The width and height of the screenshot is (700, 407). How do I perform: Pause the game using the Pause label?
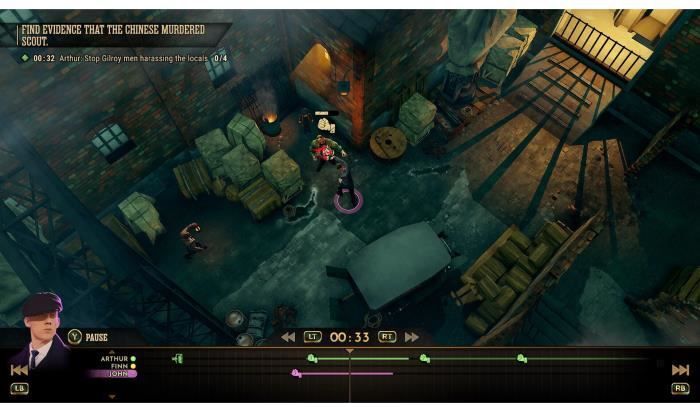pyautogui.click(x=96, y=337)
